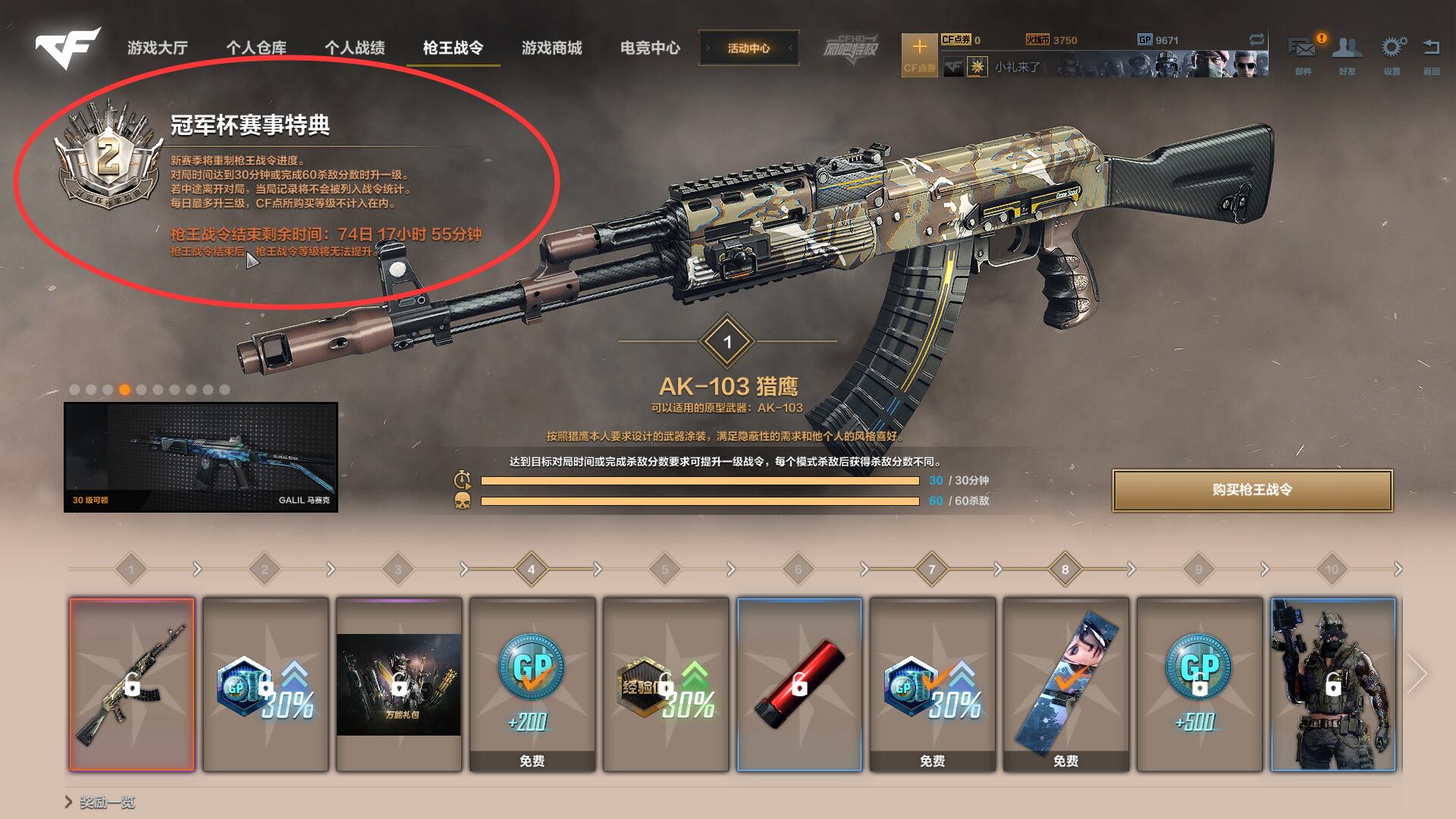Claim the free +200 GP reward
Viewport: 1456px width, 819px height.
point(532,684)
